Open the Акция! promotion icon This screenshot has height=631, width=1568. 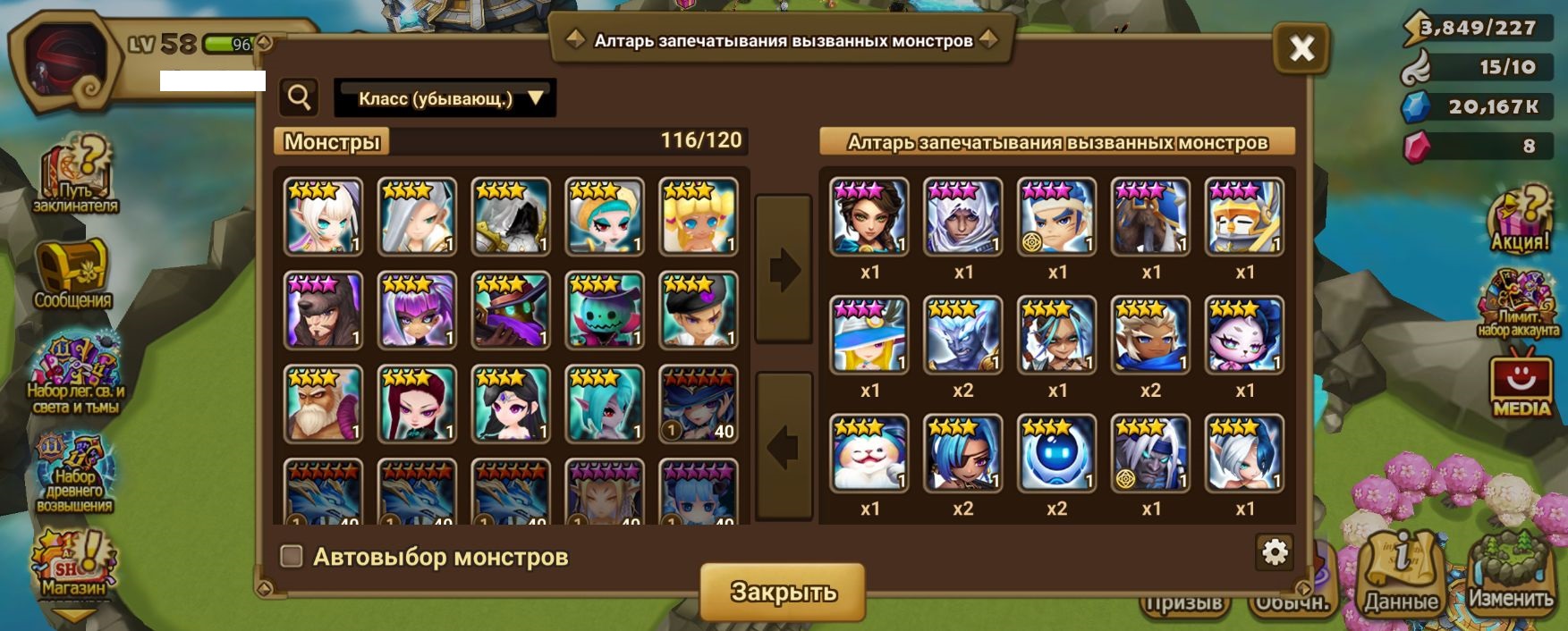tap(1519, 220)
